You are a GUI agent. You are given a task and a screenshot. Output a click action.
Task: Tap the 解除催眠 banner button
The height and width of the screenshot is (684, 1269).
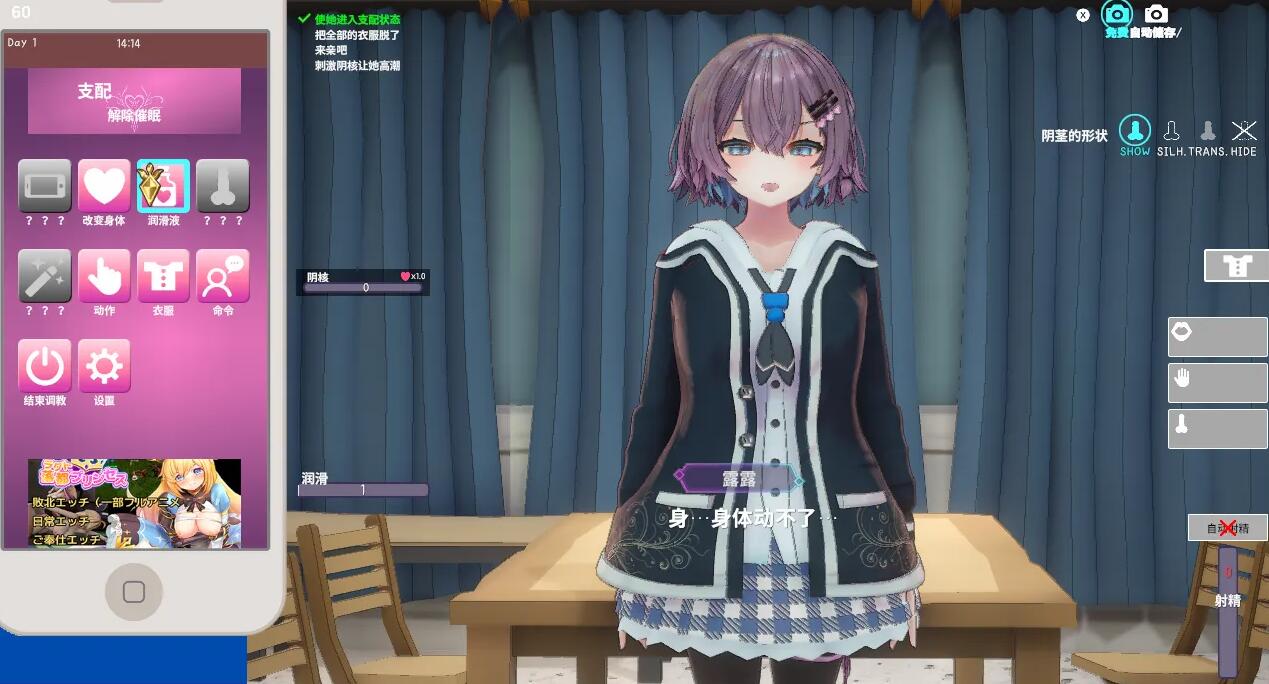click(134, 102)
